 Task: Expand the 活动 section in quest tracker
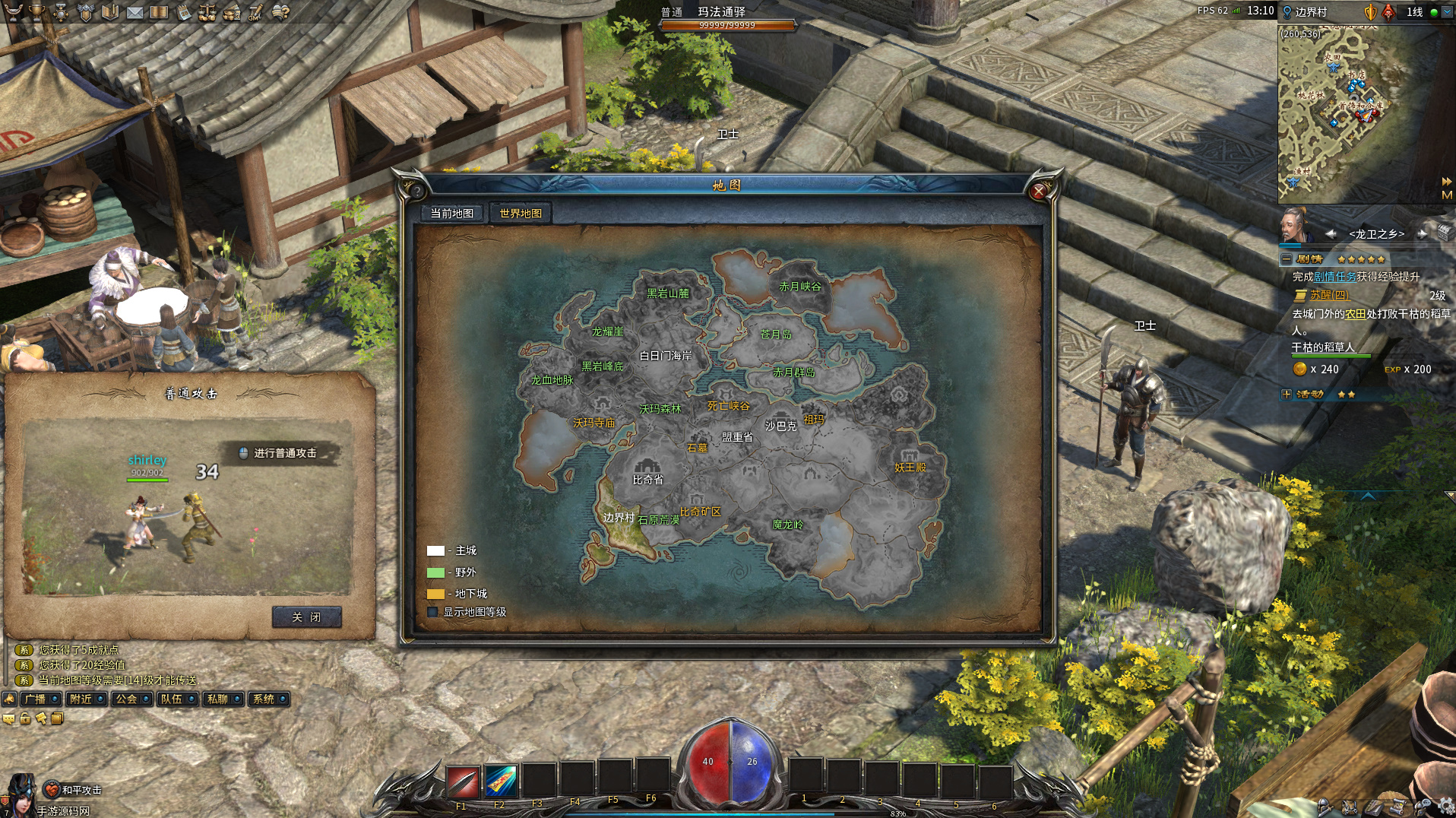(x=1286, y=394)
